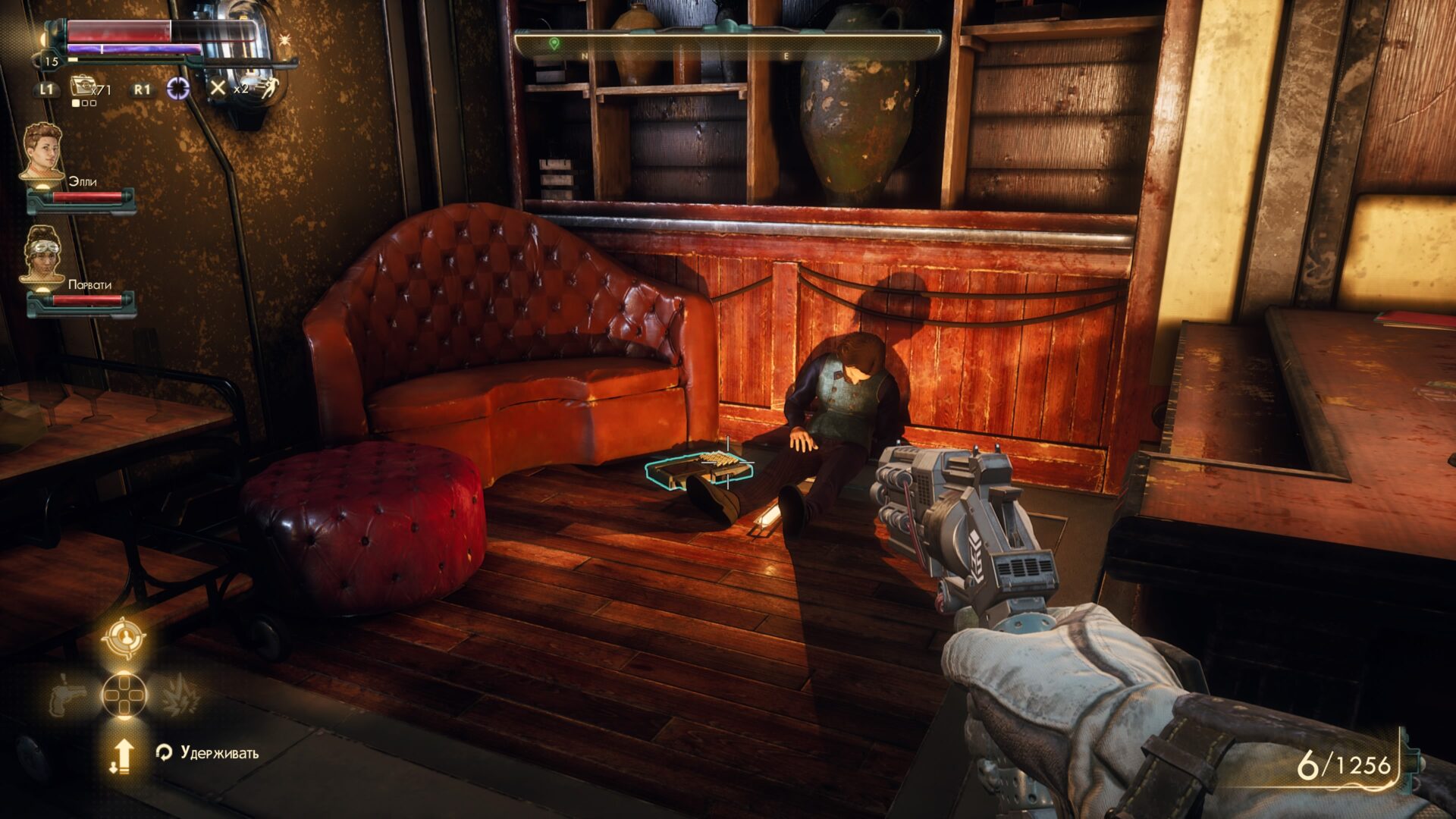Select companion Парвати's portrait

[x=42, y=254]
